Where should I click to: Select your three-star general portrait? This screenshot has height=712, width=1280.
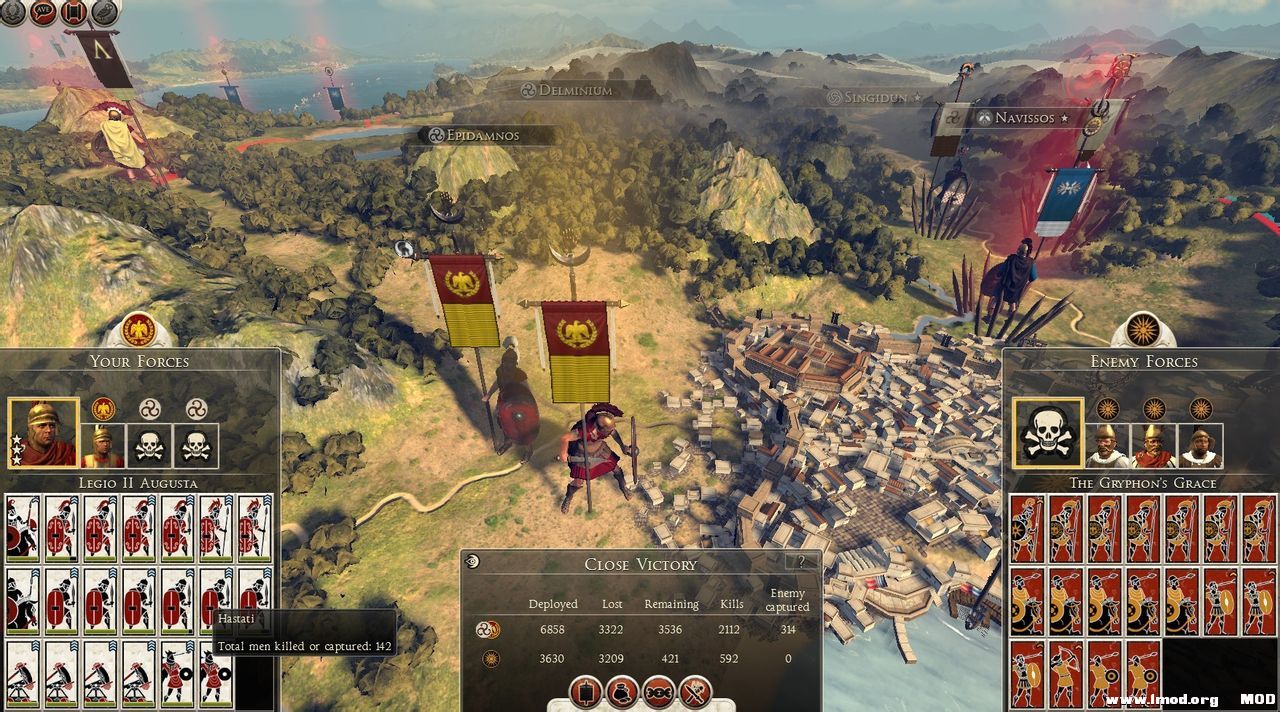43,433
